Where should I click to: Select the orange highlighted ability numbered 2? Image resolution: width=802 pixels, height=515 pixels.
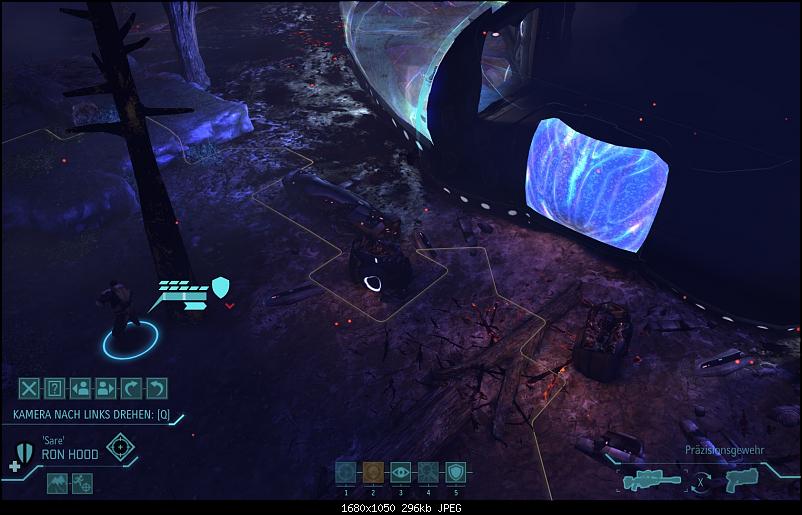point(373,474)
